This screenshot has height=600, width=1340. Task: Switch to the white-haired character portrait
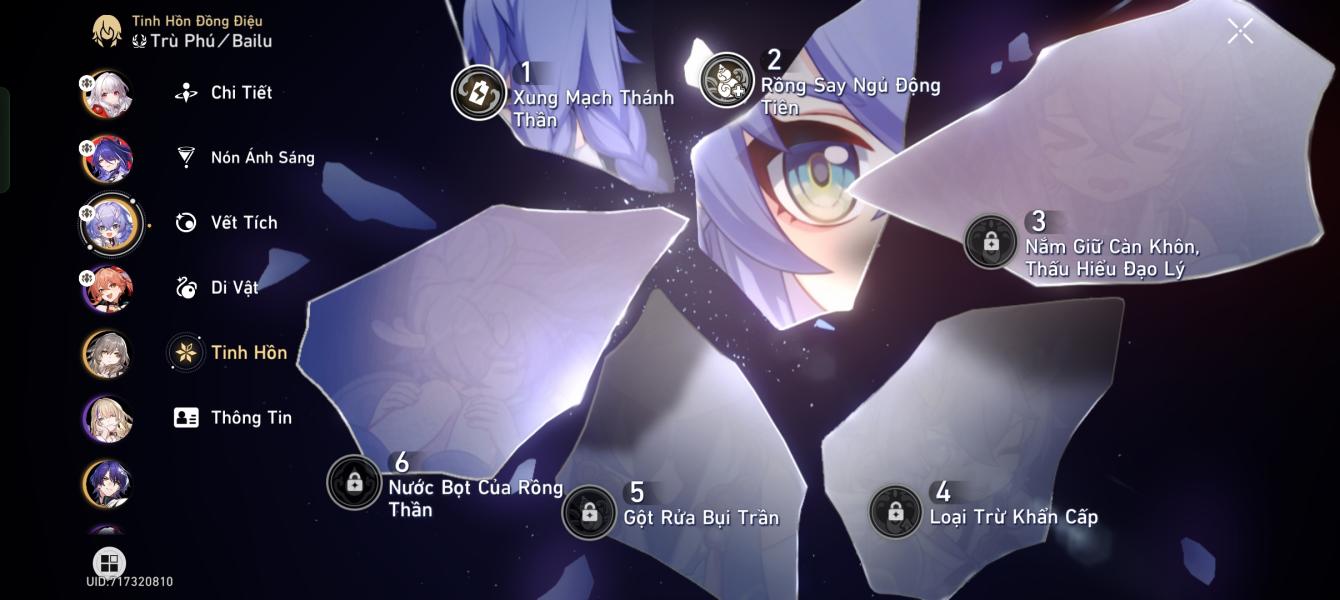[107, 95]
